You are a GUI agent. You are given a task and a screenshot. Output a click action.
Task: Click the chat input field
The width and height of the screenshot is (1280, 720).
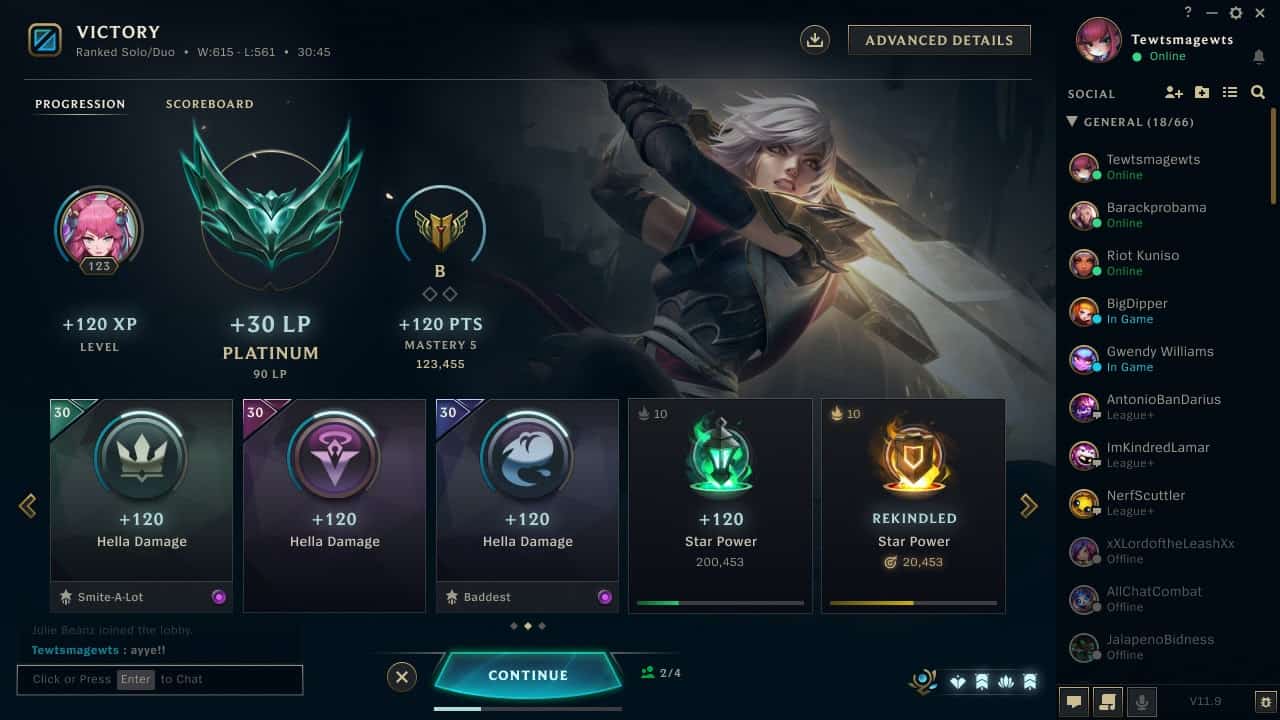click(160, 679)
